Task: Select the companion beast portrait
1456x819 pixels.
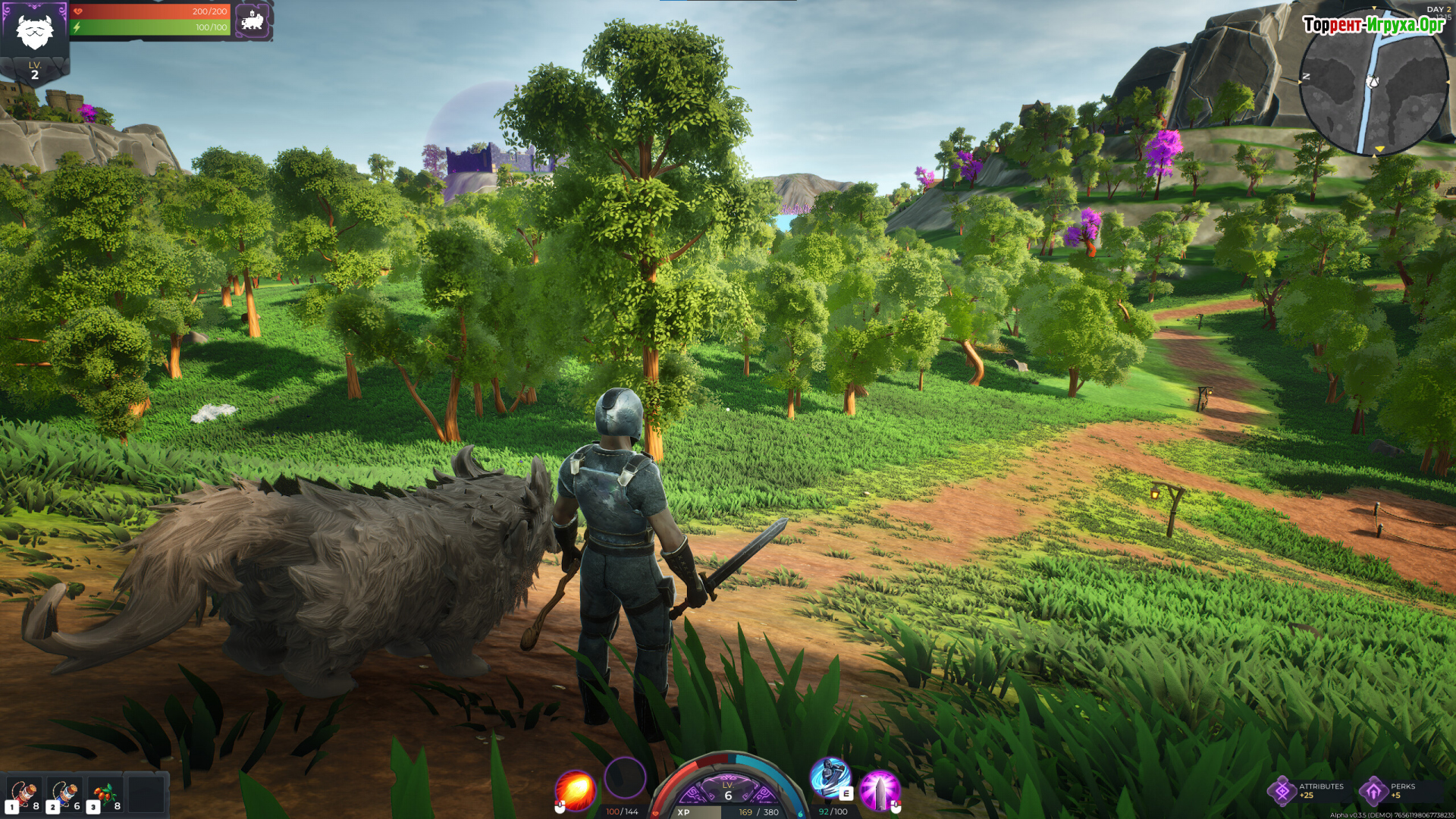Action: [x=34, y=30]
